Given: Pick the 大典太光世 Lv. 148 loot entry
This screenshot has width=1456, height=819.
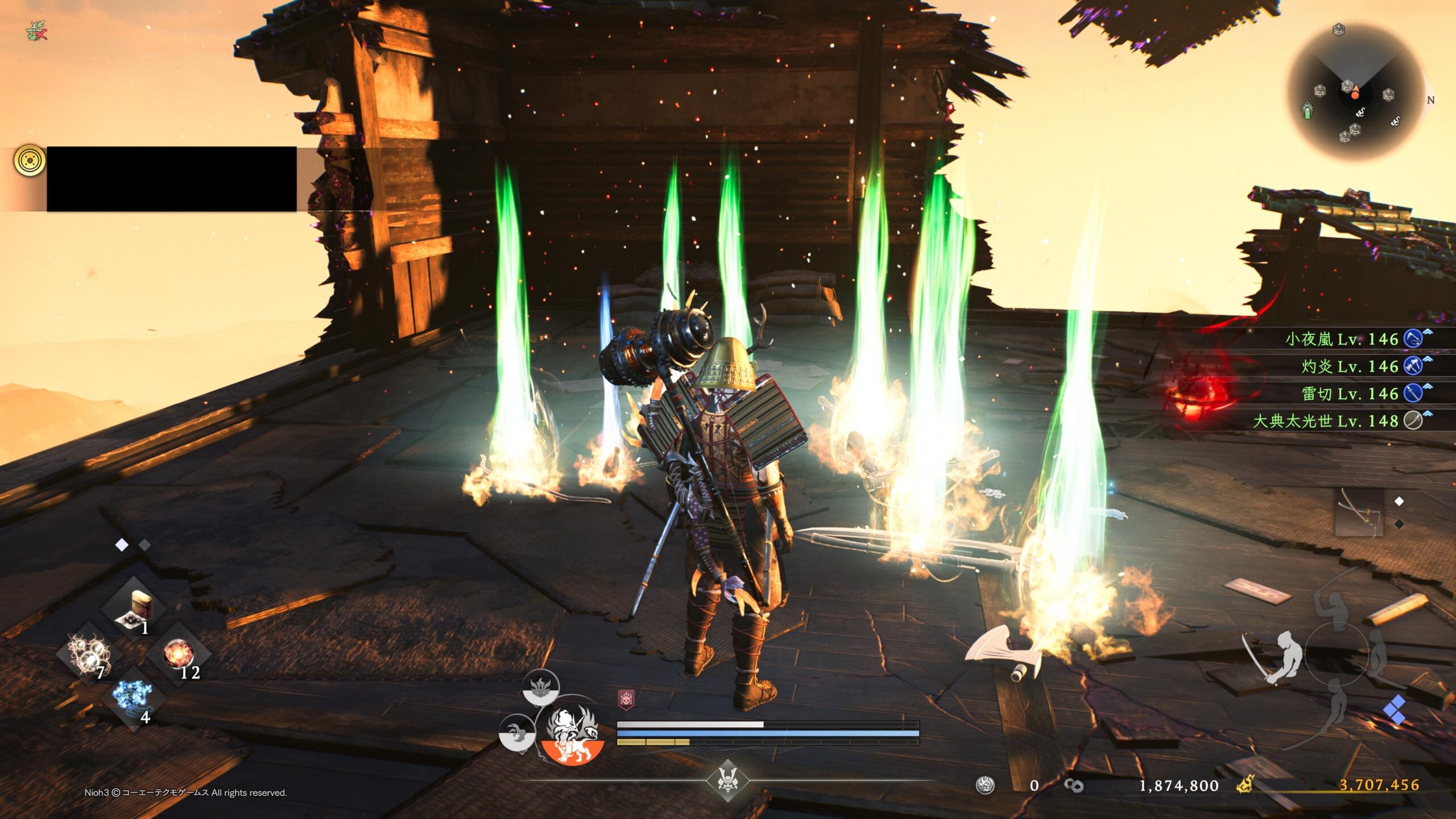Looking at the screenshot, I should (x=1325, y=421).
